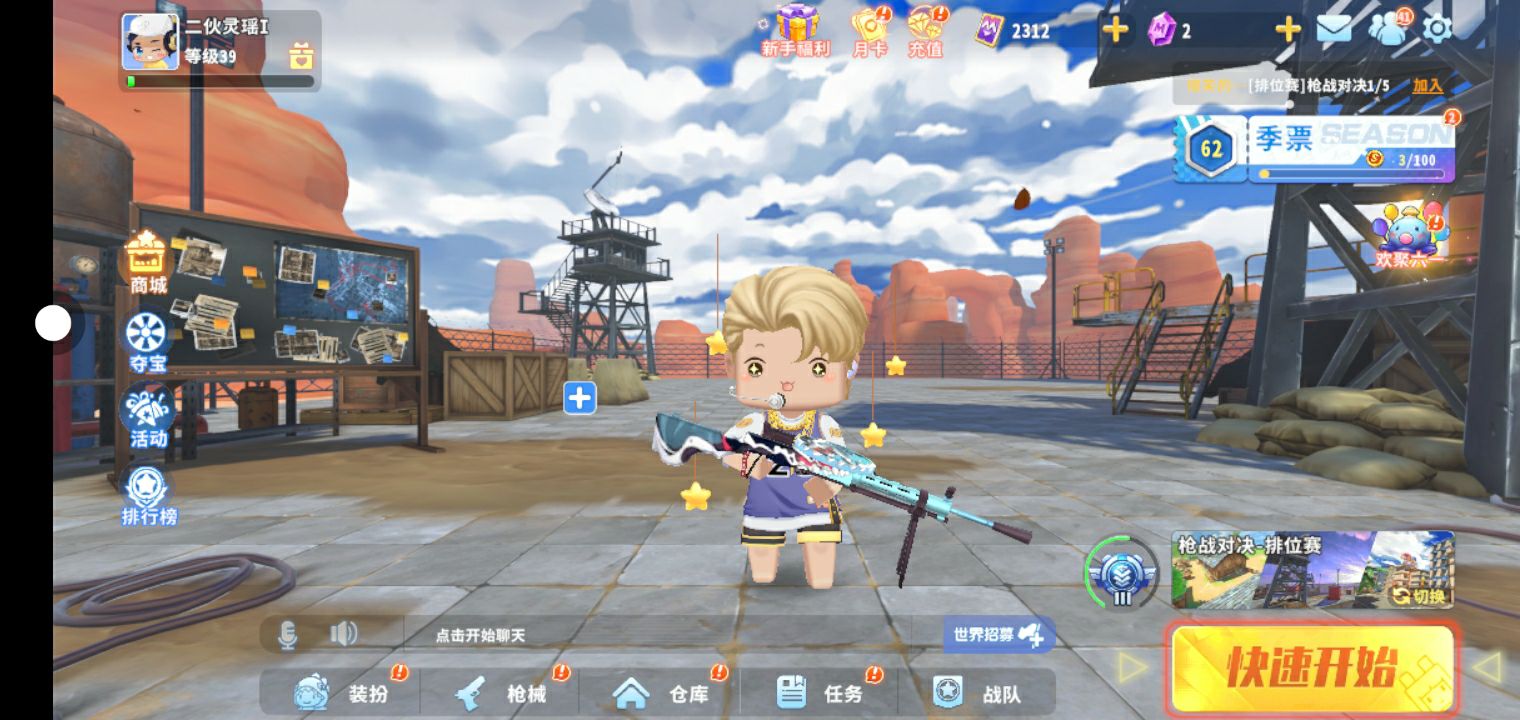Open the settings gear

click(1437, 29)
